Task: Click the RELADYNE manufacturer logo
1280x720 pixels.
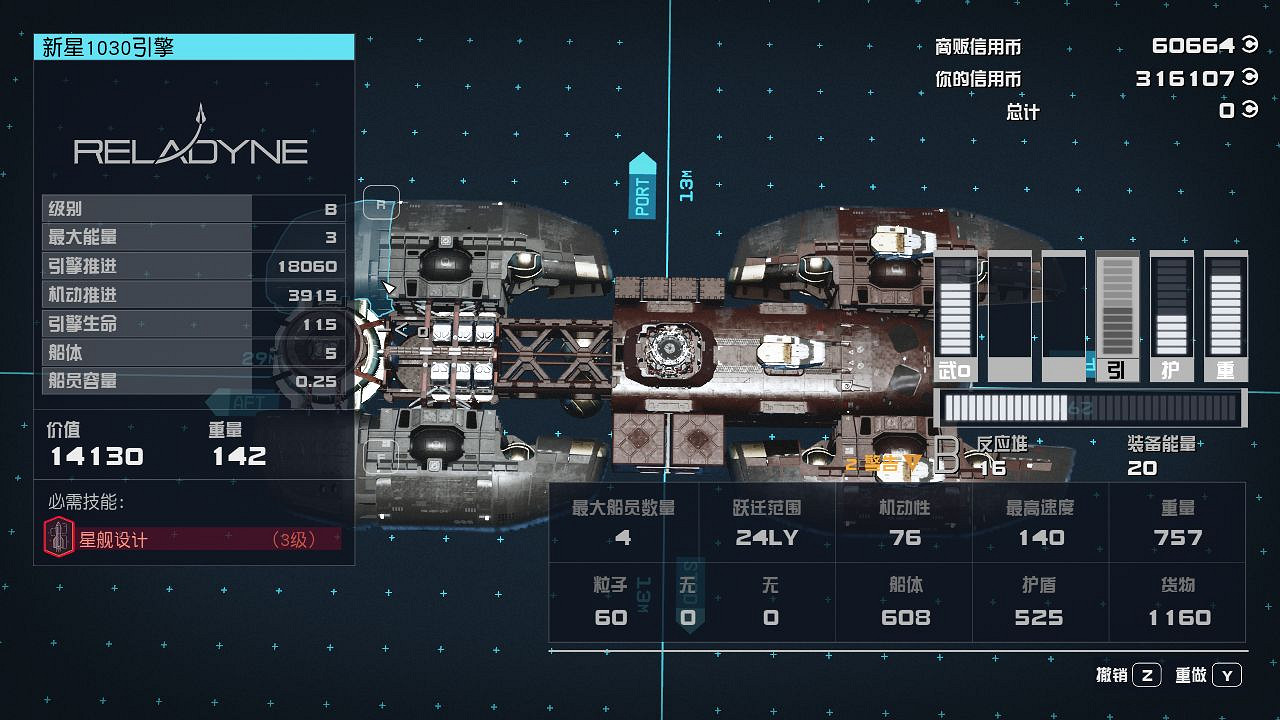Action: coord(193,148)
